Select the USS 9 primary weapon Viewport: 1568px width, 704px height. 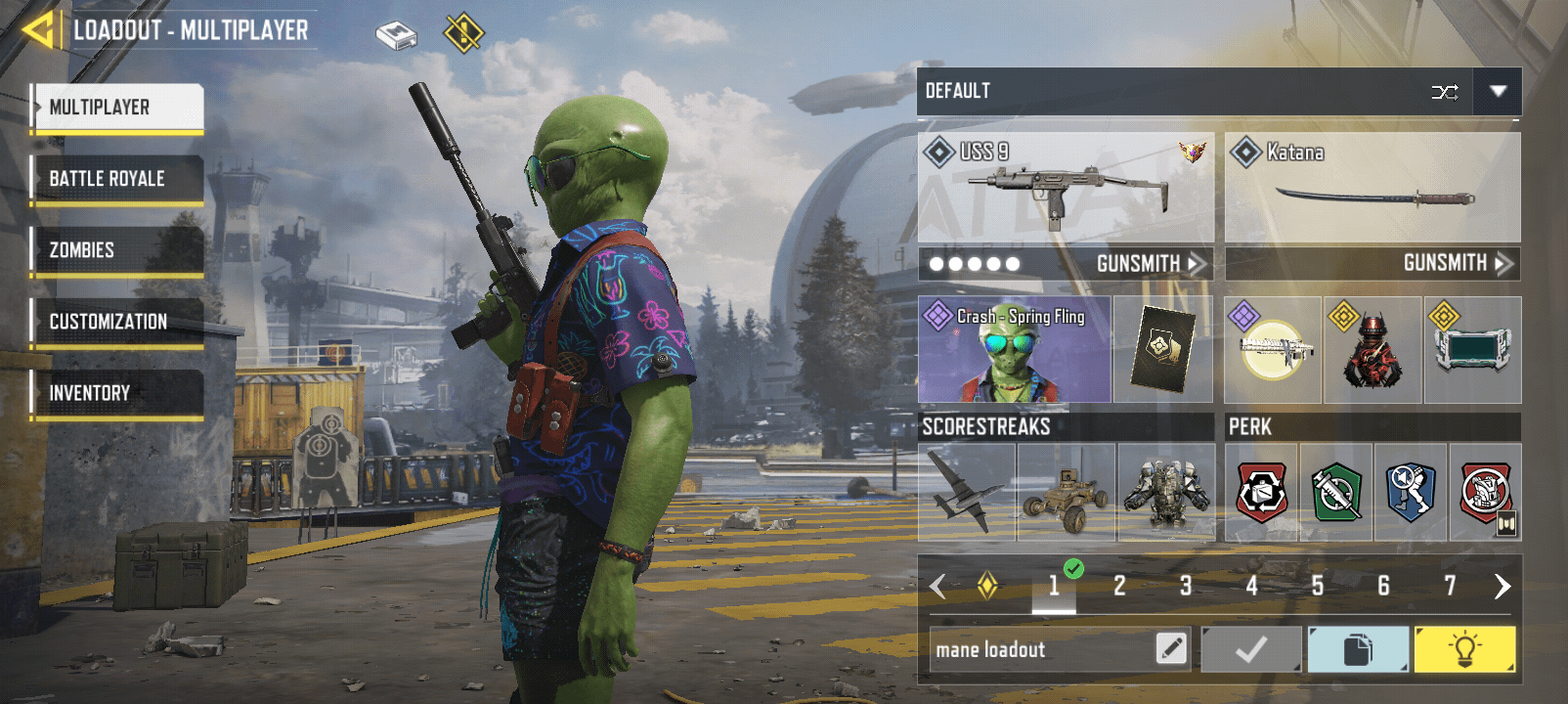[x=1066, y=188]
